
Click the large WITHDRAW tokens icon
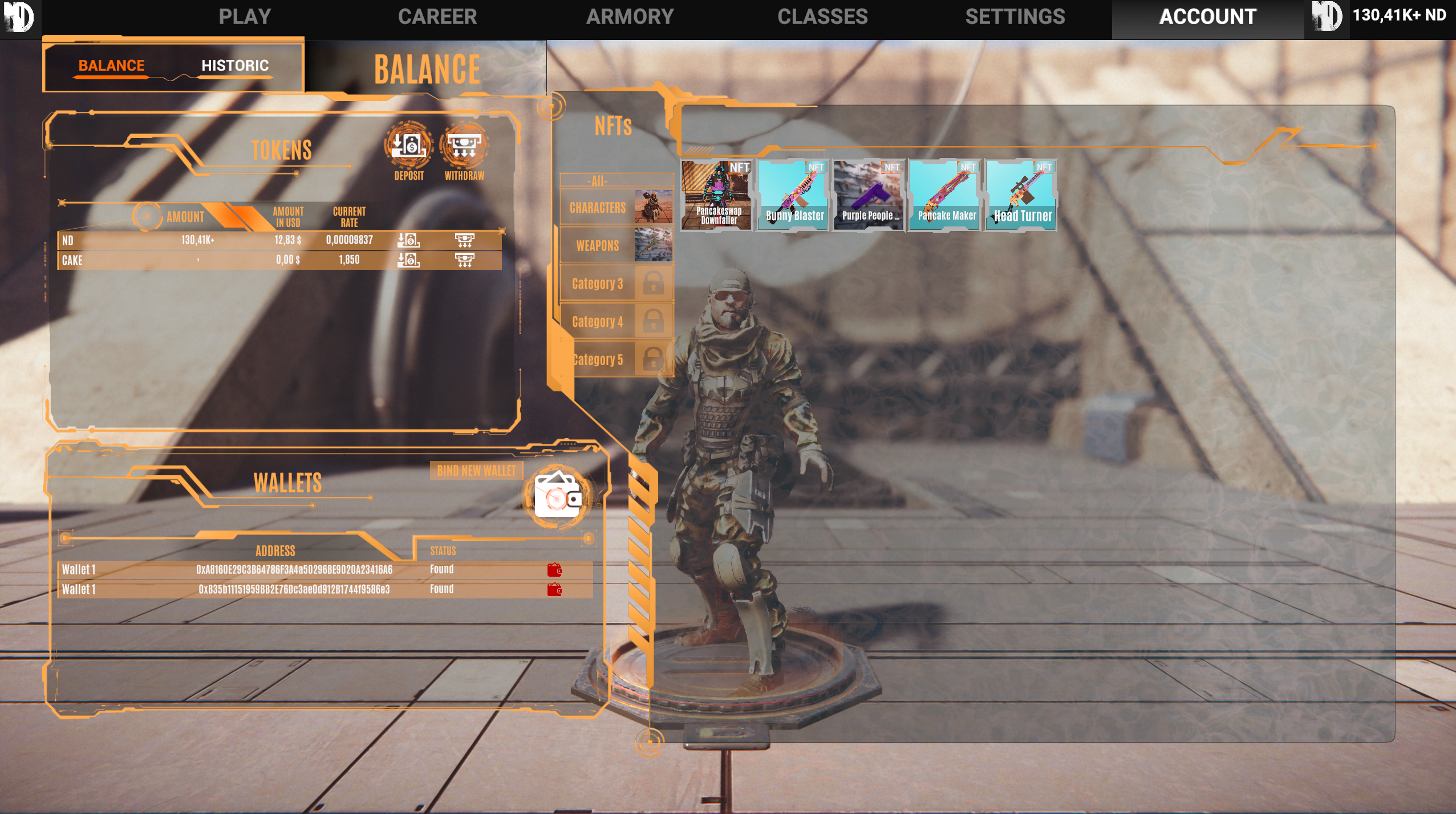pyautogui.click(x=464, y=146)
